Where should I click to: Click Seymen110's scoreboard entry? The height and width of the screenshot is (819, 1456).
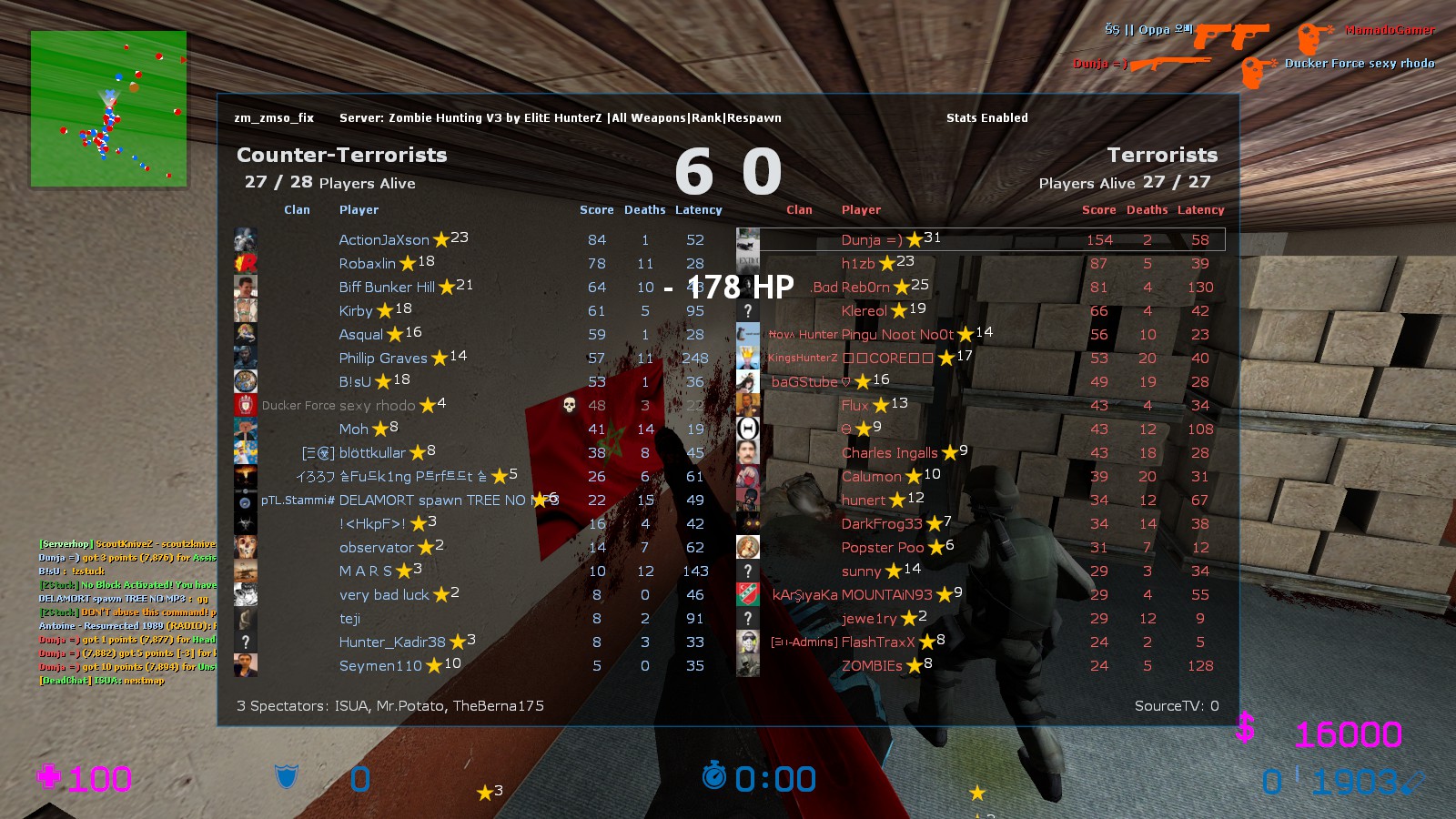click(x=380, y=665)
